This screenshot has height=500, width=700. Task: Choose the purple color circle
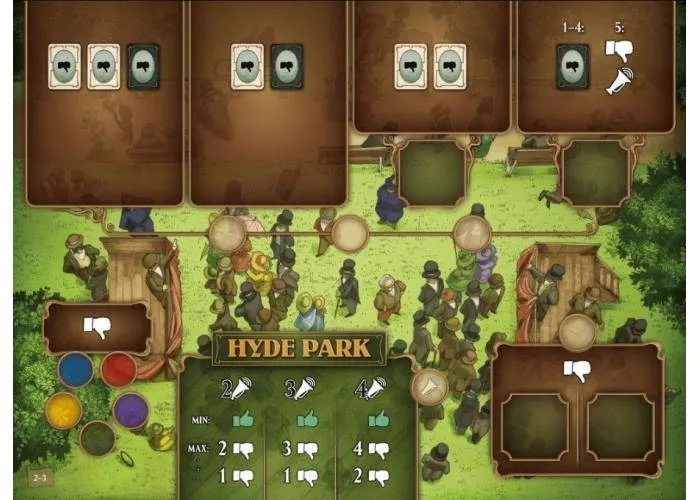pos(130,409)
